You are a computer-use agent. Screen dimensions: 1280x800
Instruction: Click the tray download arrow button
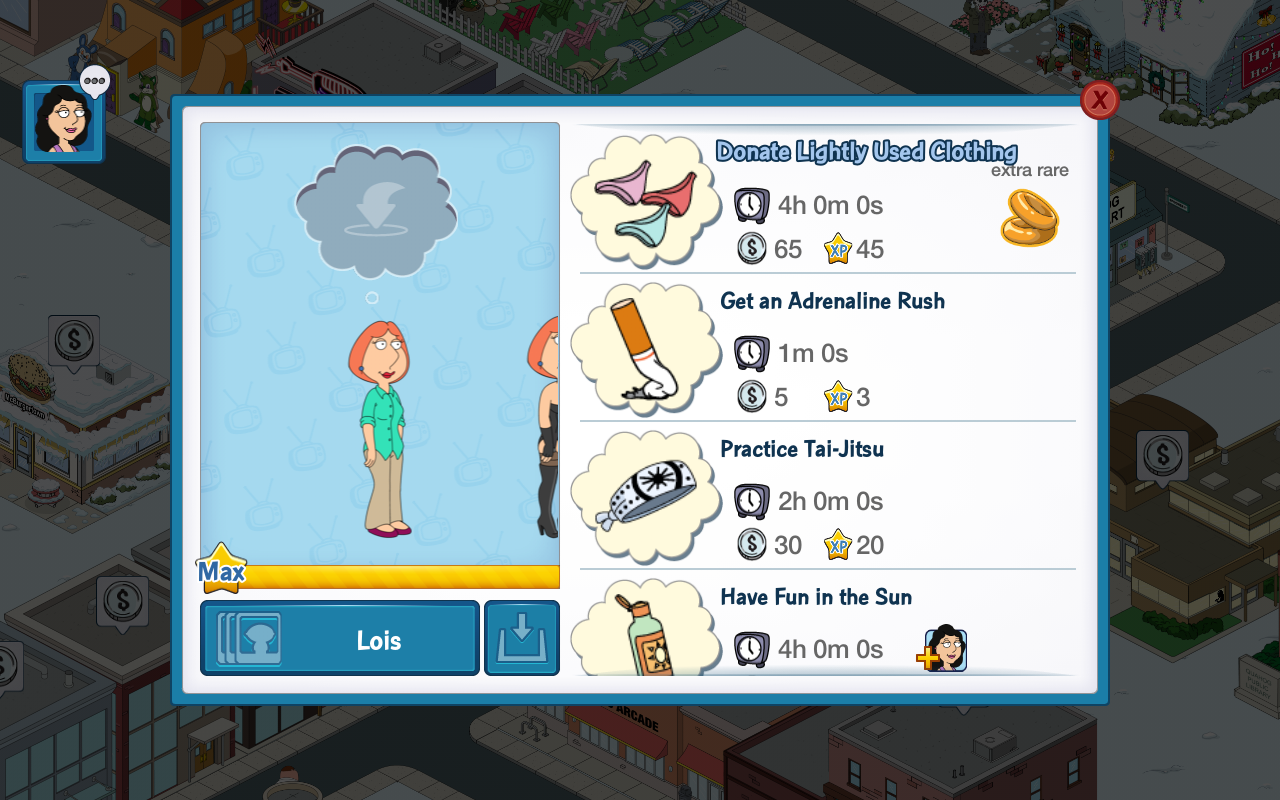[x=522, y=639]
